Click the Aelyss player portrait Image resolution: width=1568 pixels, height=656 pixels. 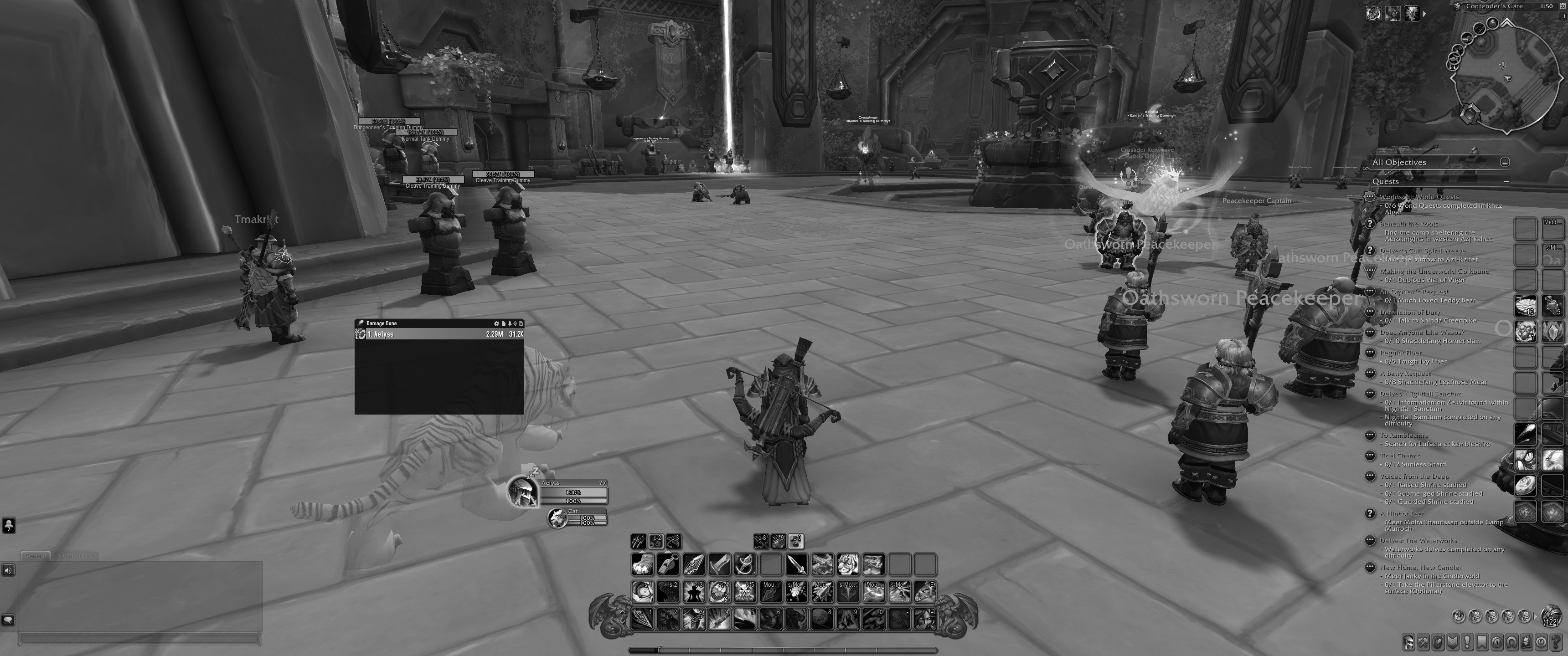521,492
